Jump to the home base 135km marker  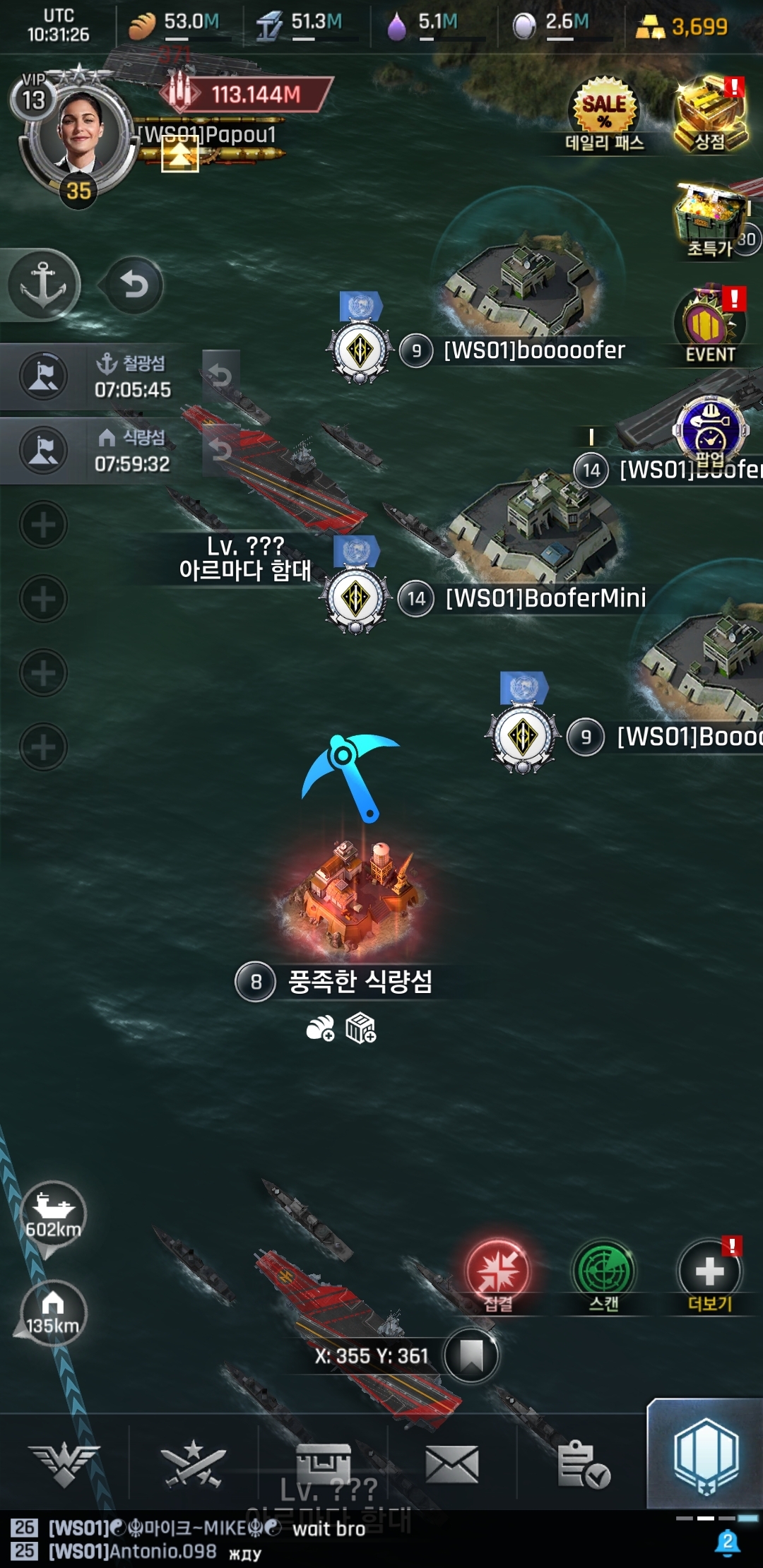(53, 1312)
